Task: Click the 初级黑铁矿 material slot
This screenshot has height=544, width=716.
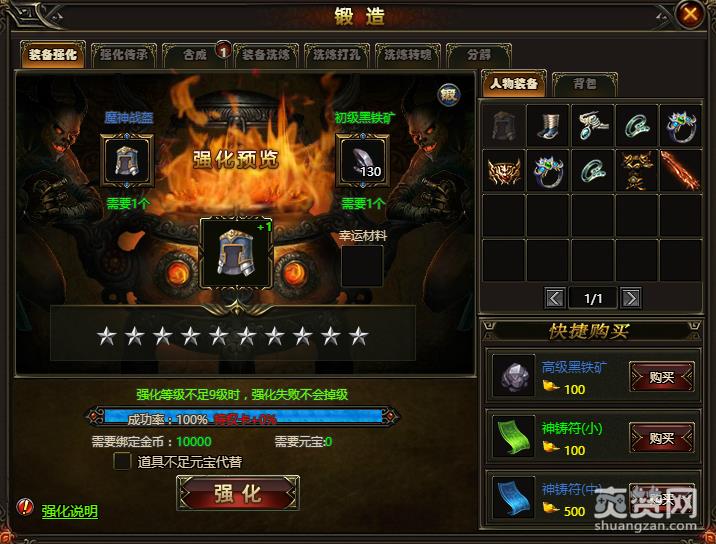Action: point(363,160)
